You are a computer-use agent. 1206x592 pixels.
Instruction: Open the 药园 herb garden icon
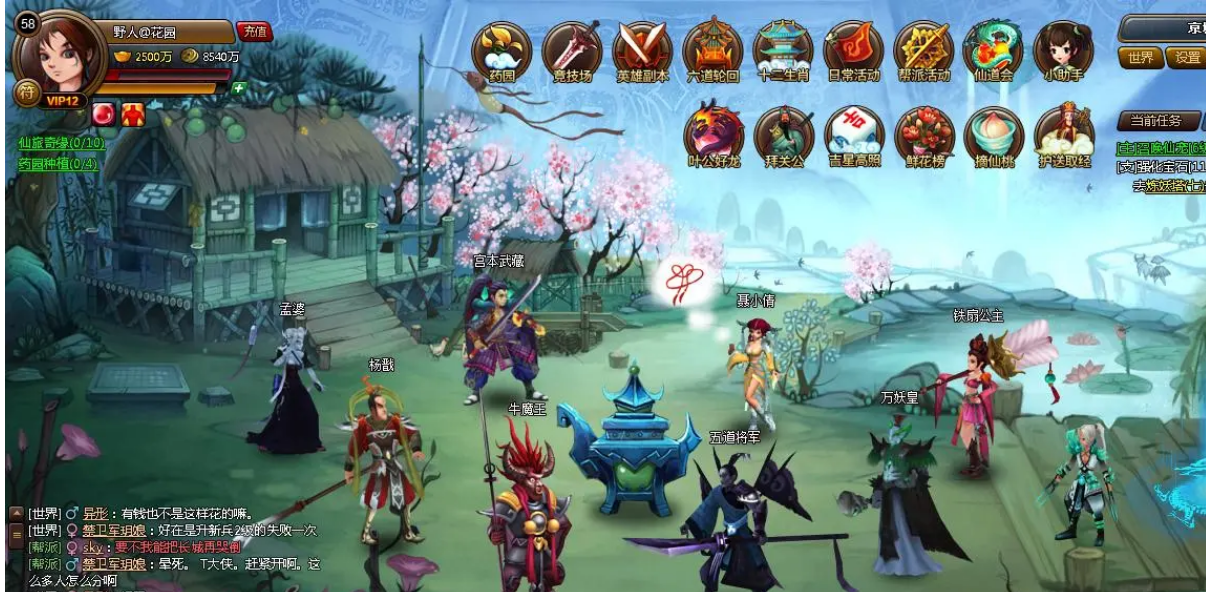[x=502, y=50]
